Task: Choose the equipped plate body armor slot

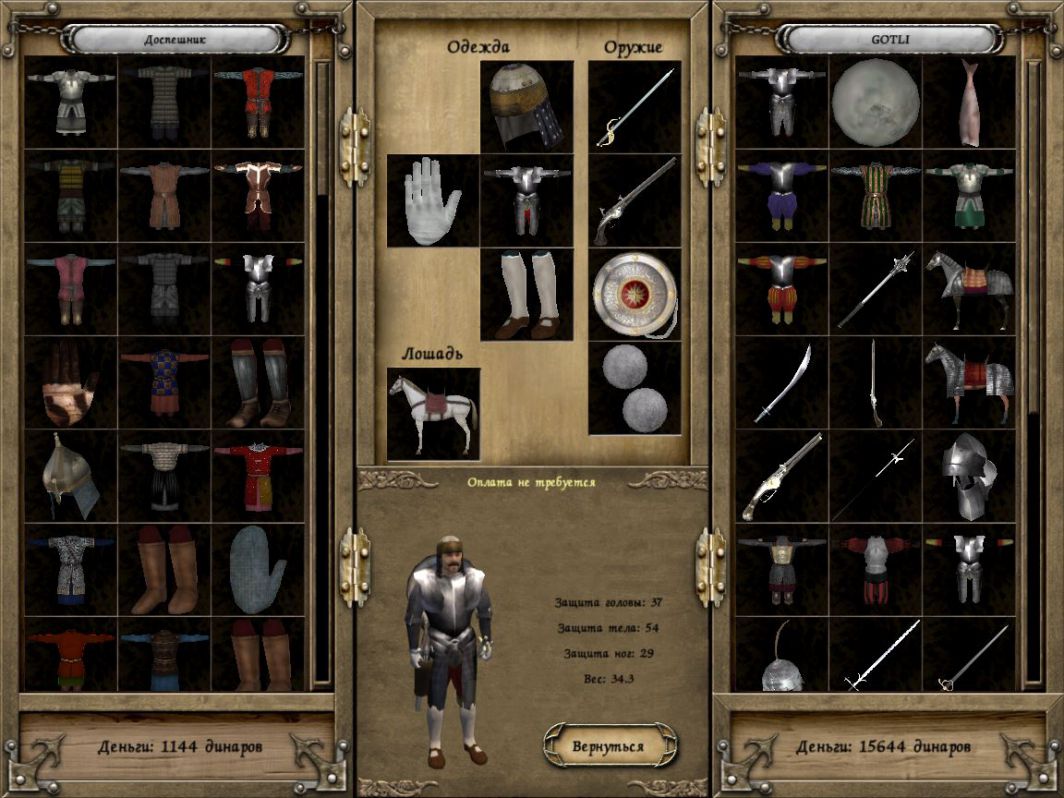Action: point(527,200)
